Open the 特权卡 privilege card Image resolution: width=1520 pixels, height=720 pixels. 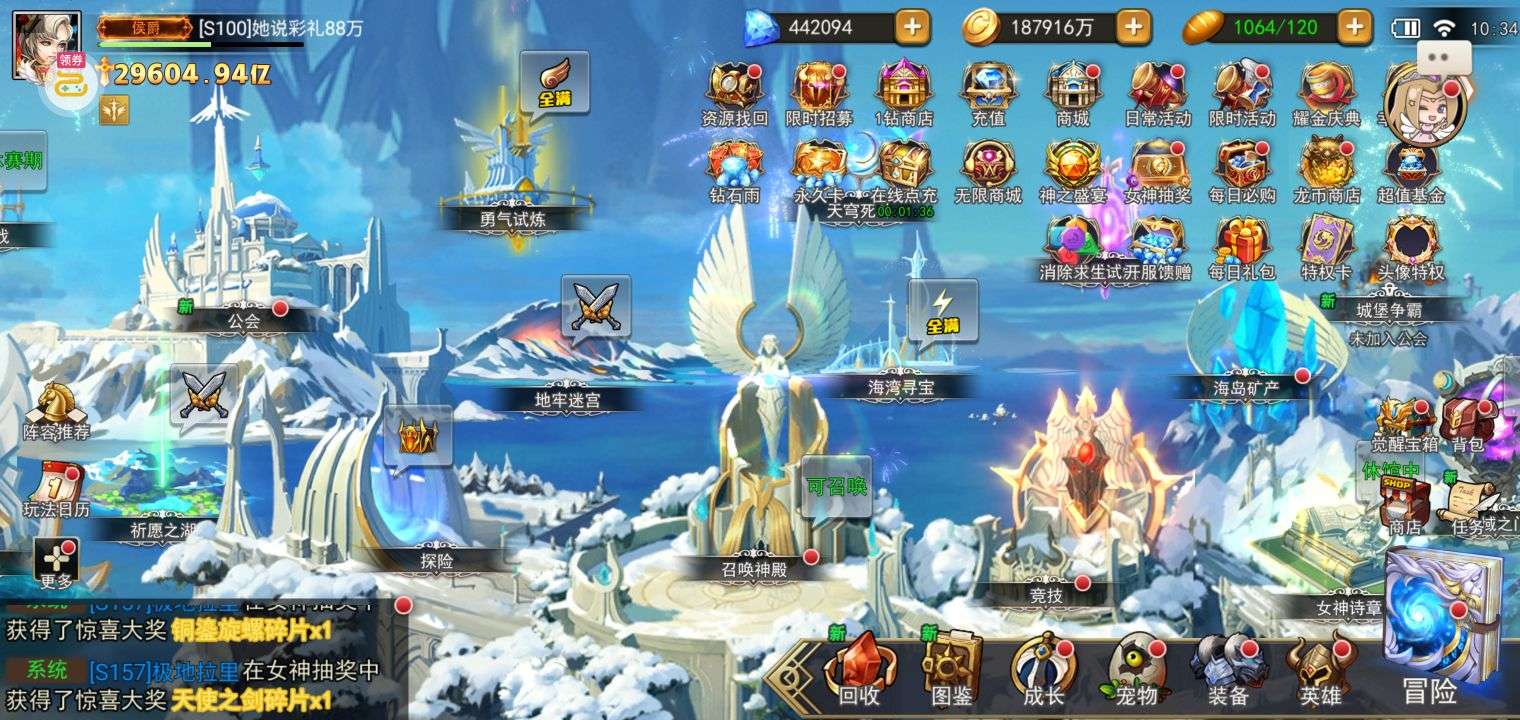coord(1326,245)
